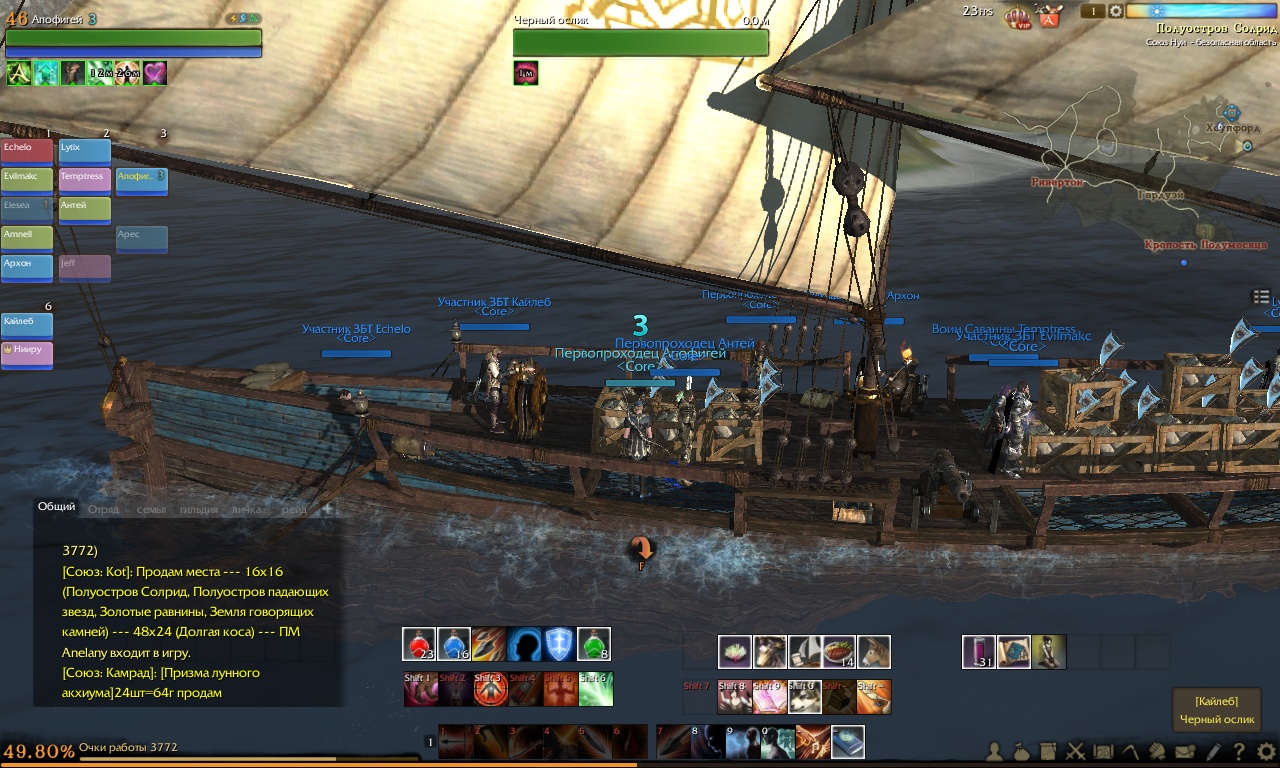Open the гильдия chat tab
Image resolution: width=1280 pixels, height=768 pixels.
point(199,509)
